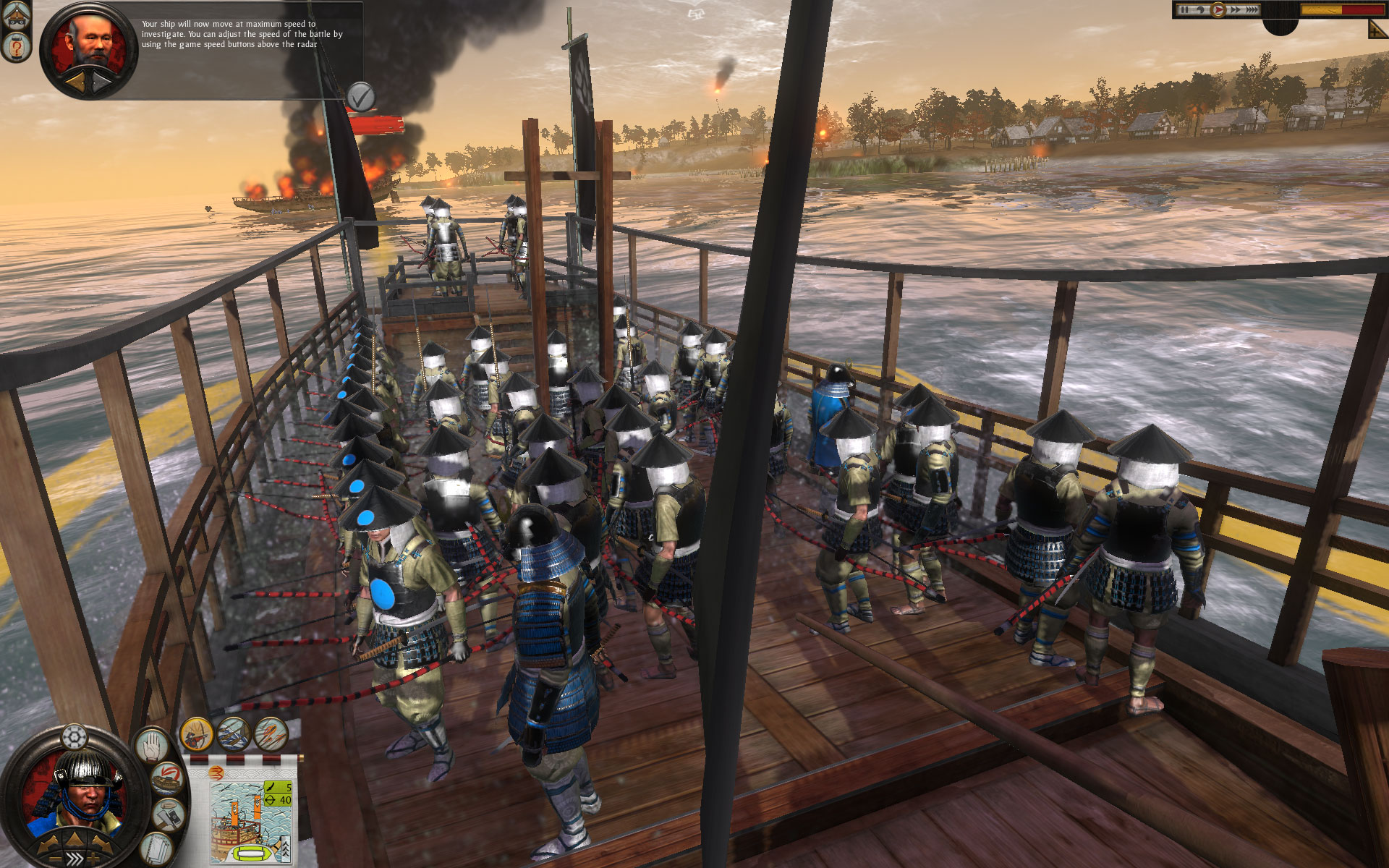
Task: Order halt with the raised hand button
Action: click(151, 745)
